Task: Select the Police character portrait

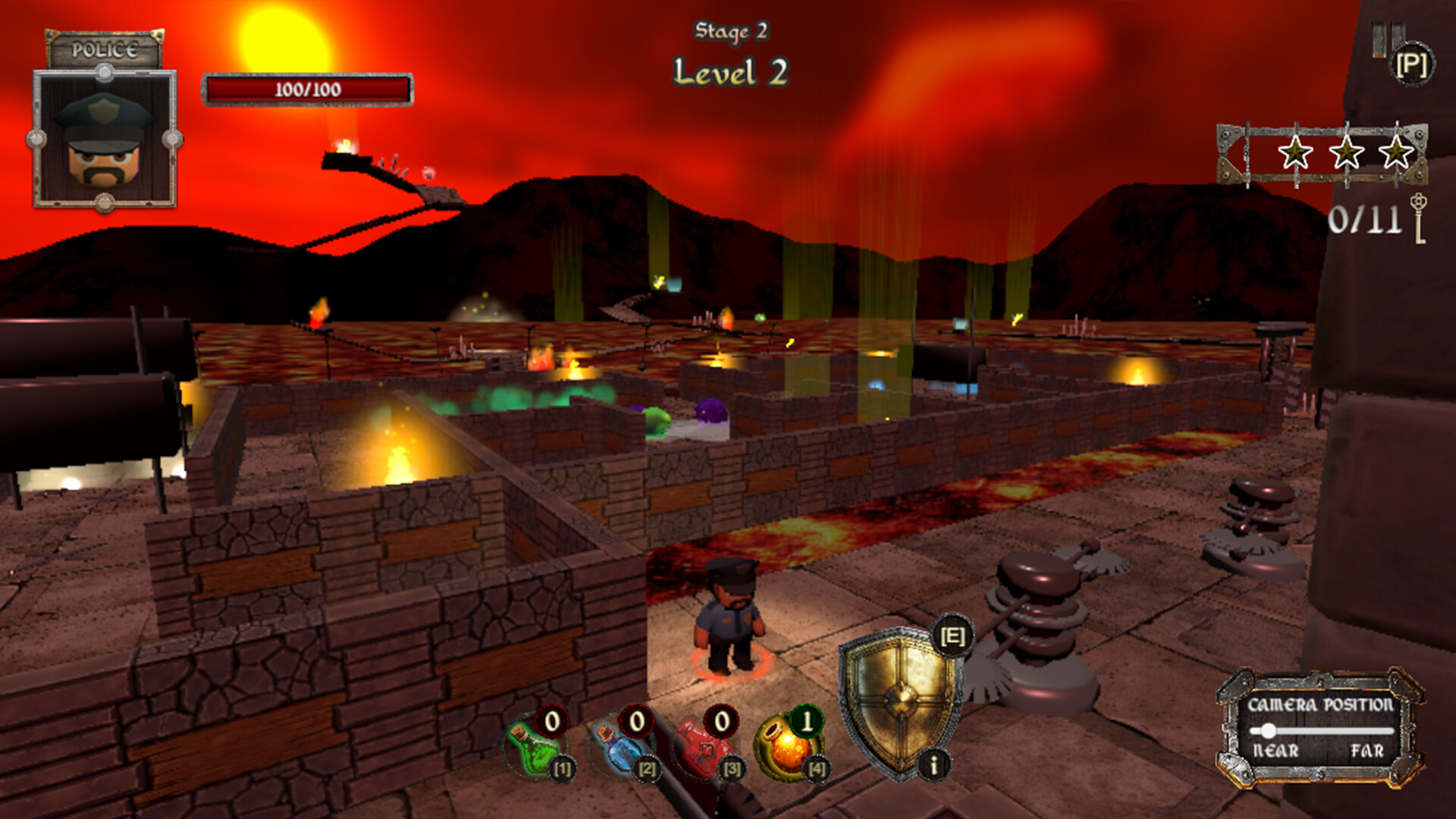Action: 105,139
